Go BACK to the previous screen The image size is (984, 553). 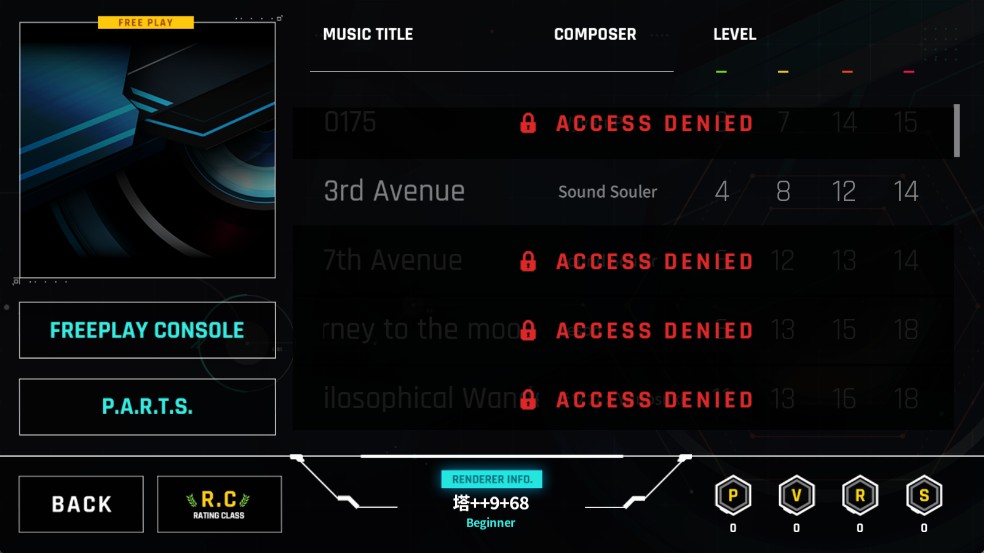pyautogui.click(x=81, y=504)
